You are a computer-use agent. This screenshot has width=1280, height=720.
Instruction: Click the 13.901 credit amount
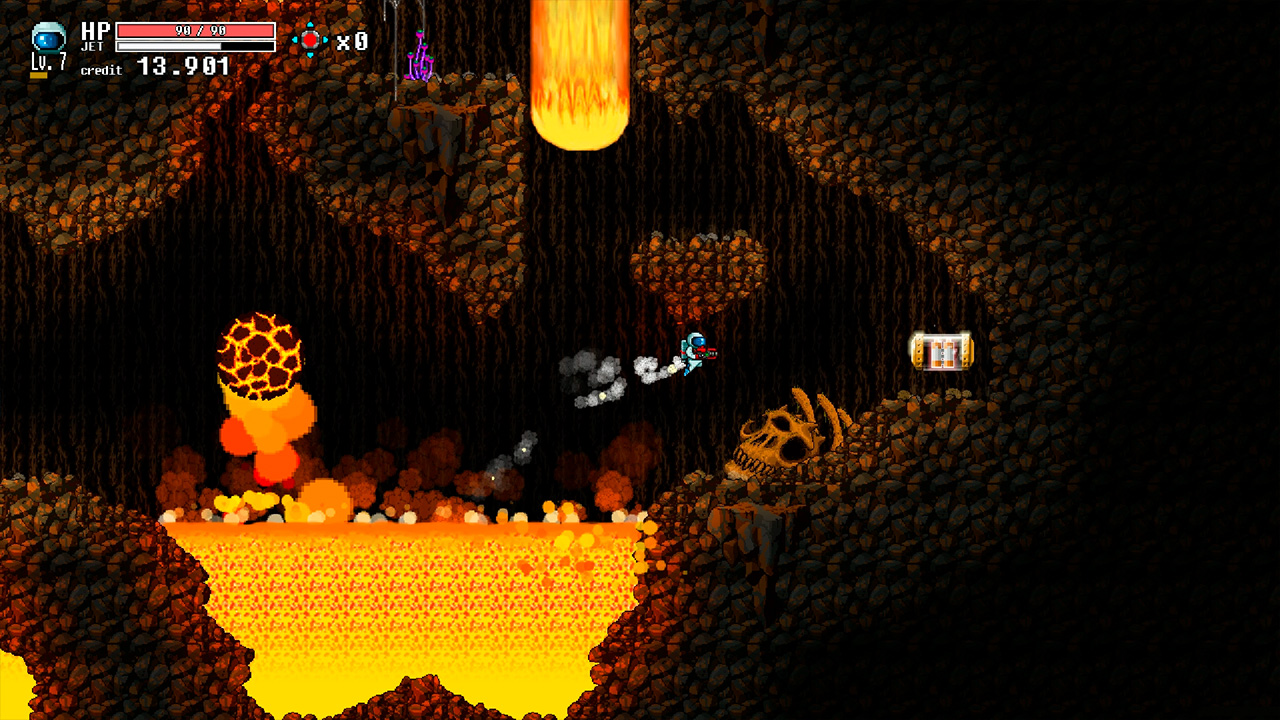click(180, 64)
